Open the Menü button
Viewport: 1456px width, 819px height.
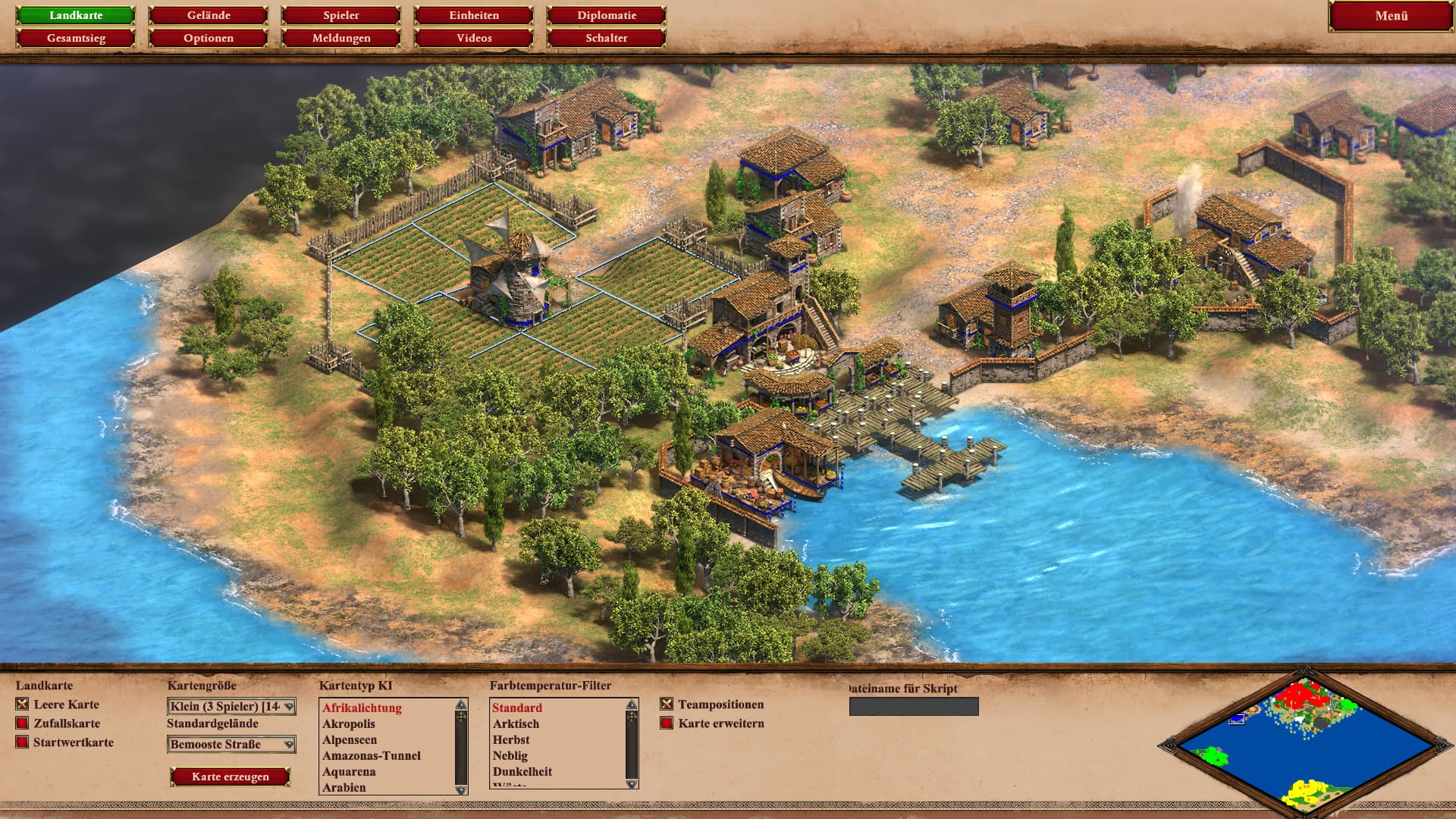(x=1391, y=16)
